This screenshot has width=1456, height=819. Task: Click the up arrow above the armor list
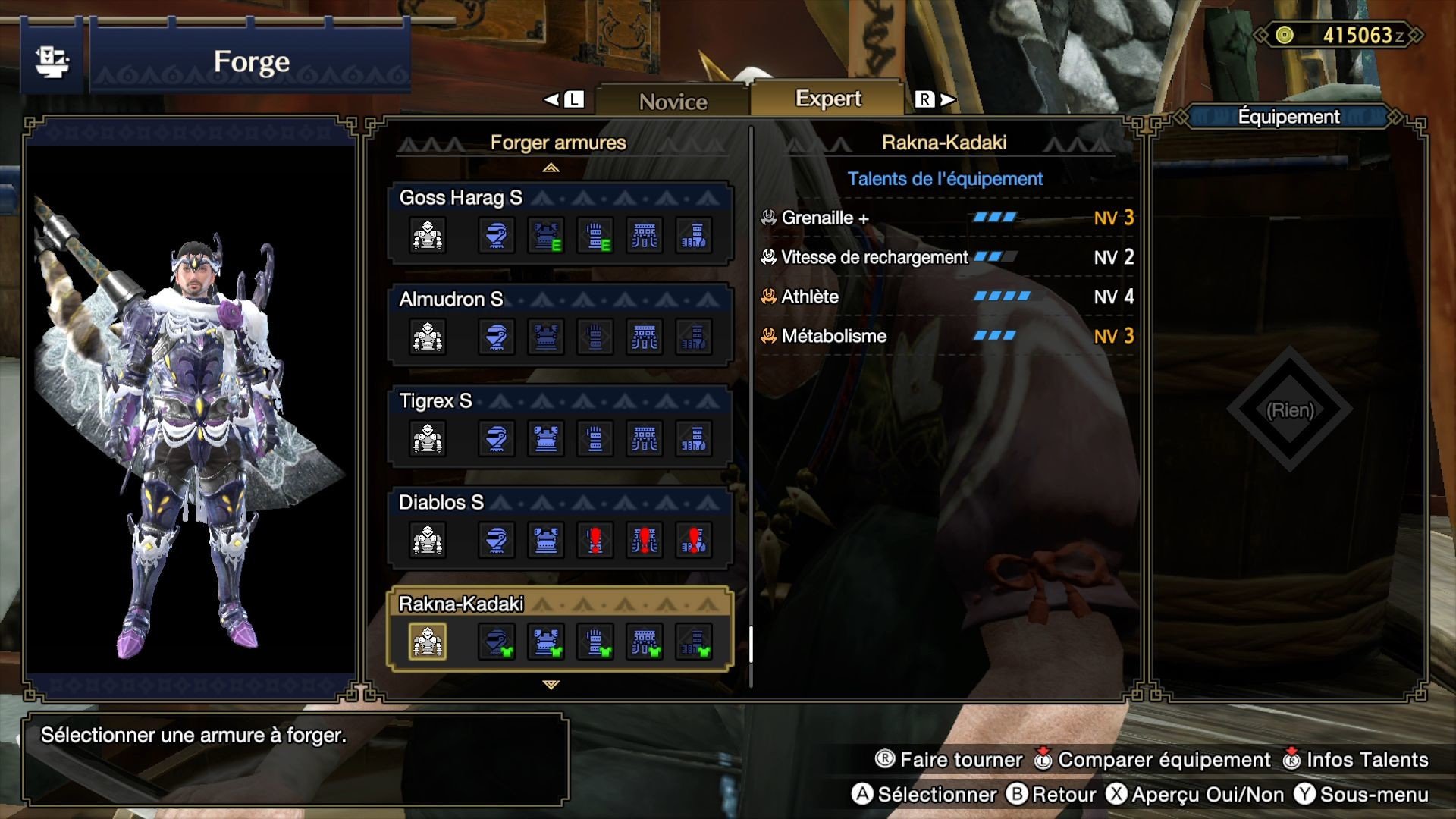(x=551, y=168)
